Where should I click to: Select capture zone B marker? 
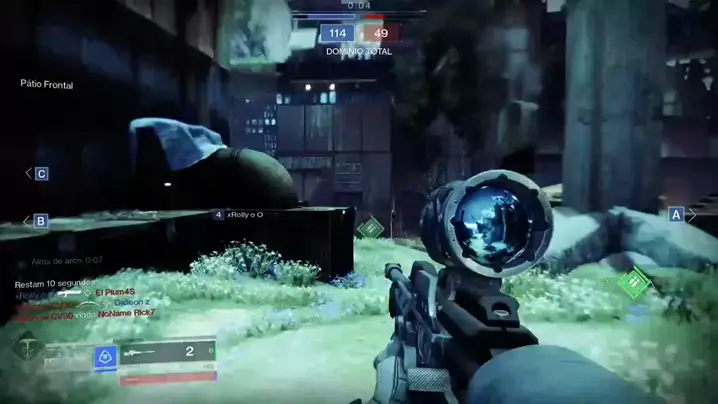[x=41, y=221]
